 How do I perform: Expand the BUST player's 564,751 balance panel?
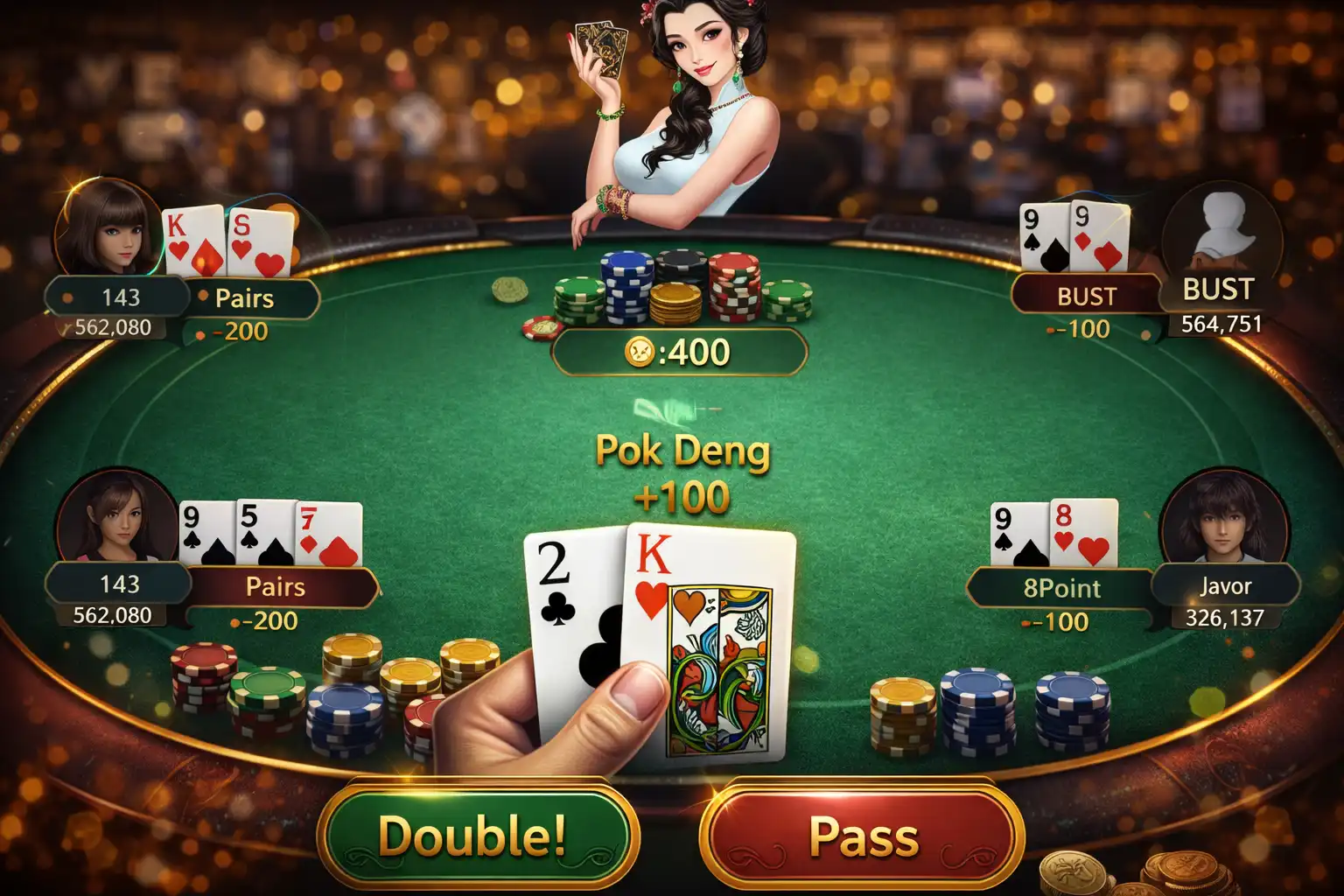tap(1221, 322)
